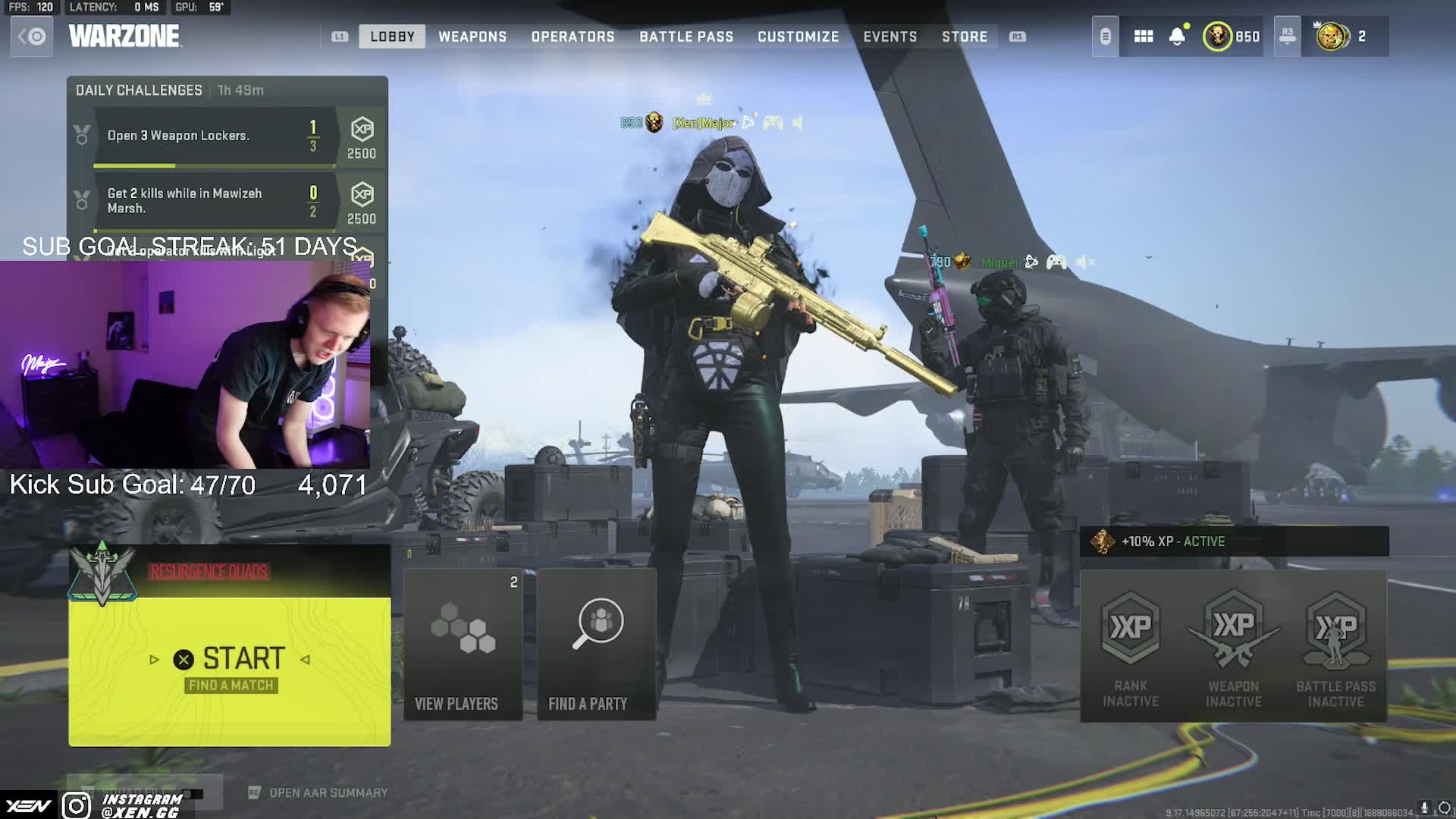Switch to the Lobby tab
This screenshot has width=1456, height=819.
pyautogui.click(x=392, y=36)
